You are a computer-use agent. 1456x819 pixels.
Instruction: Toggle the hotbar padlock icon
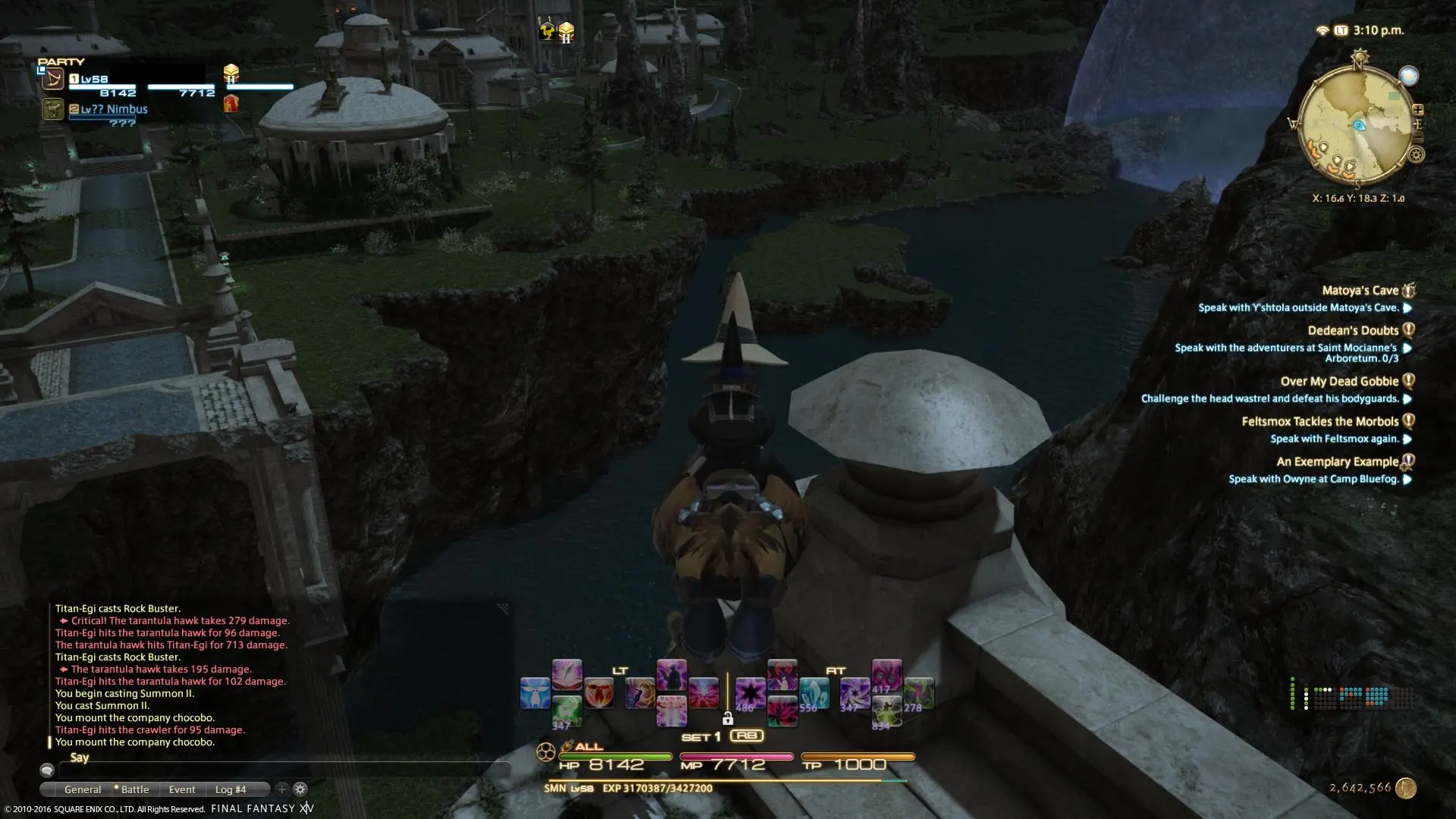click(728, 719)
